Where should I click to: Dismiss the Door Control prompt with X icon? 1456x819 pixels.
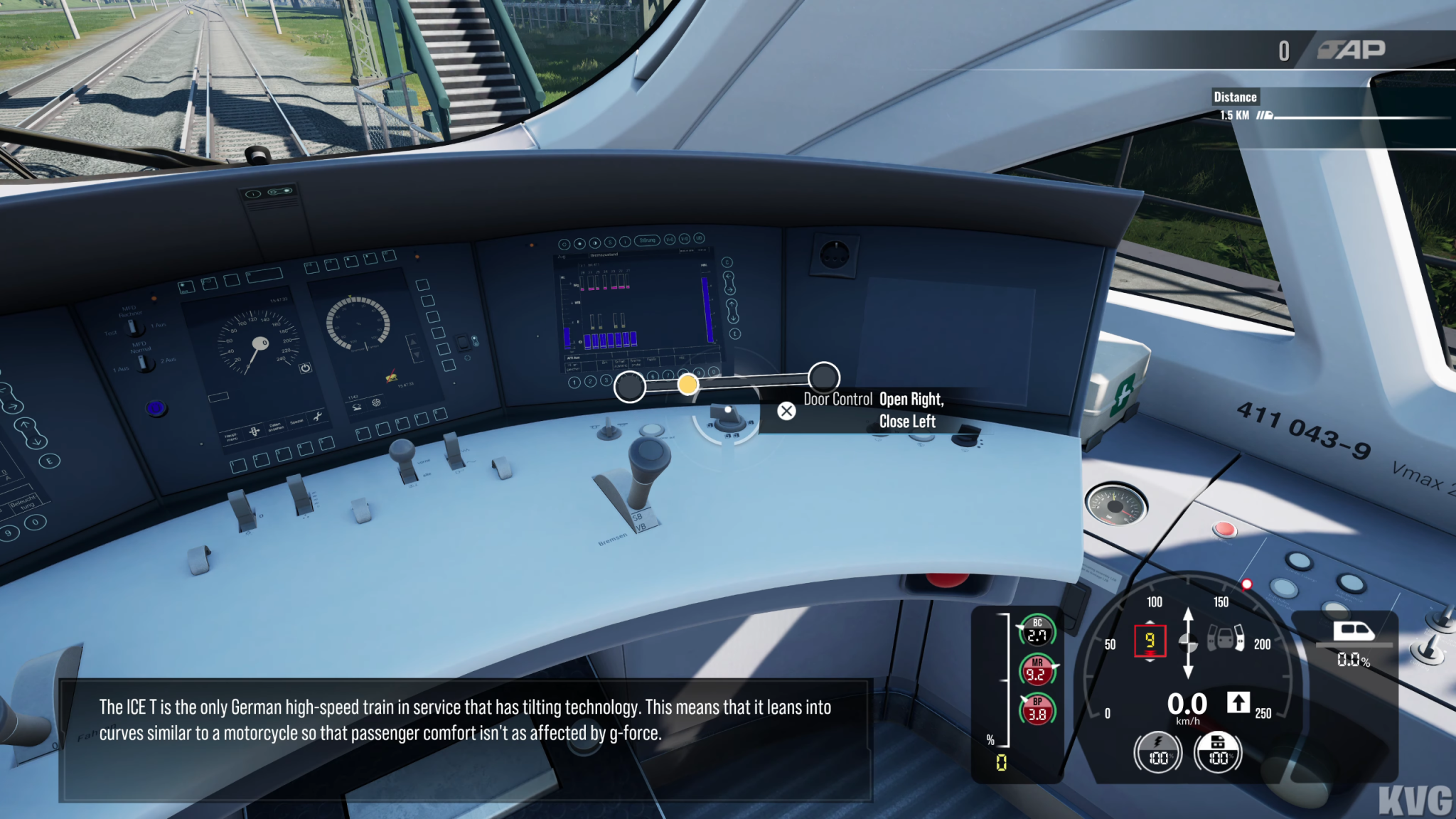point(786,411)
